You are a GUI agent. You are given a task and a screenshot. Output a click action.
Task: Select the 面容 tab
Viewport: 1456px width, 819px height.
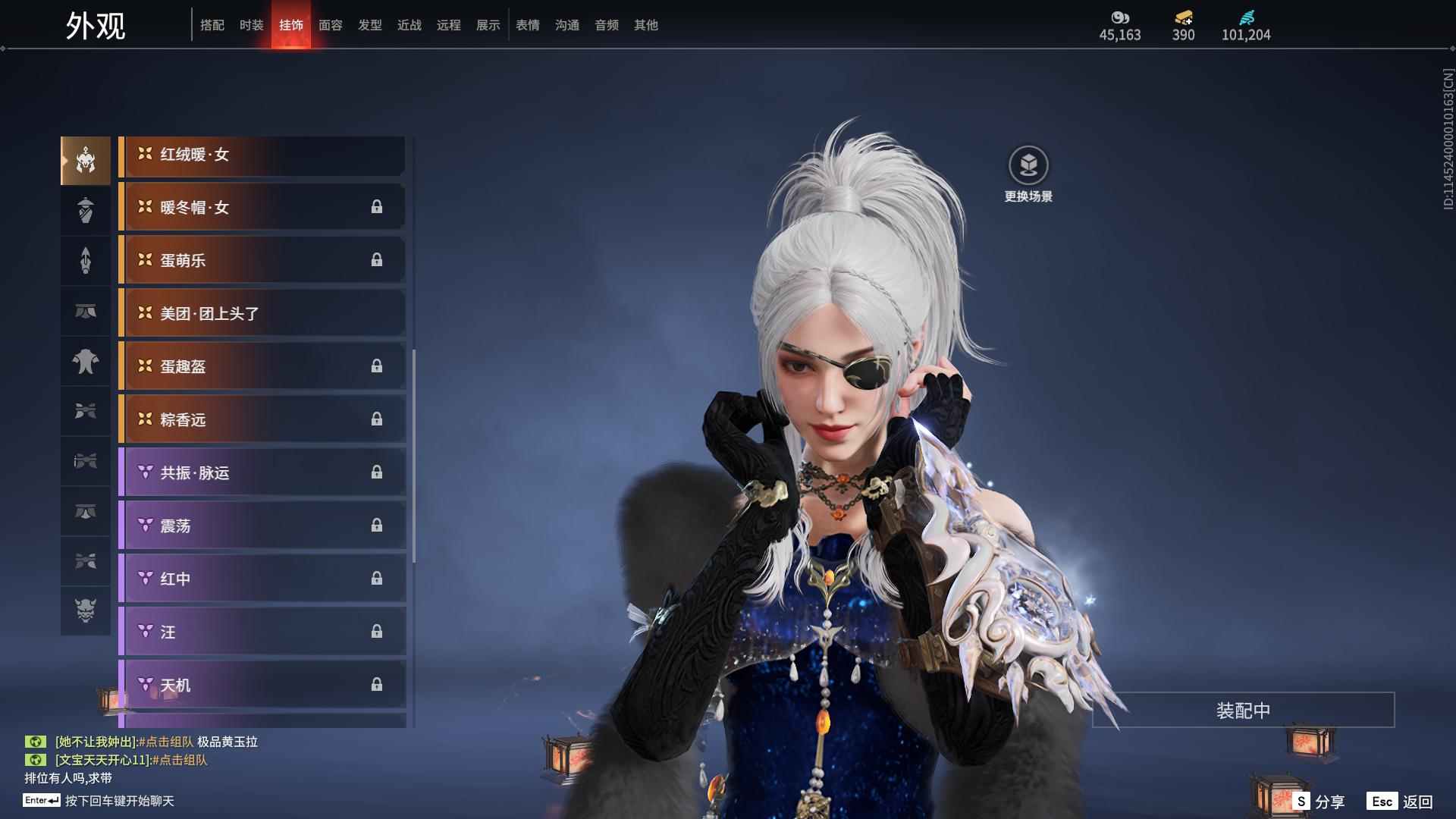point(331,25)
